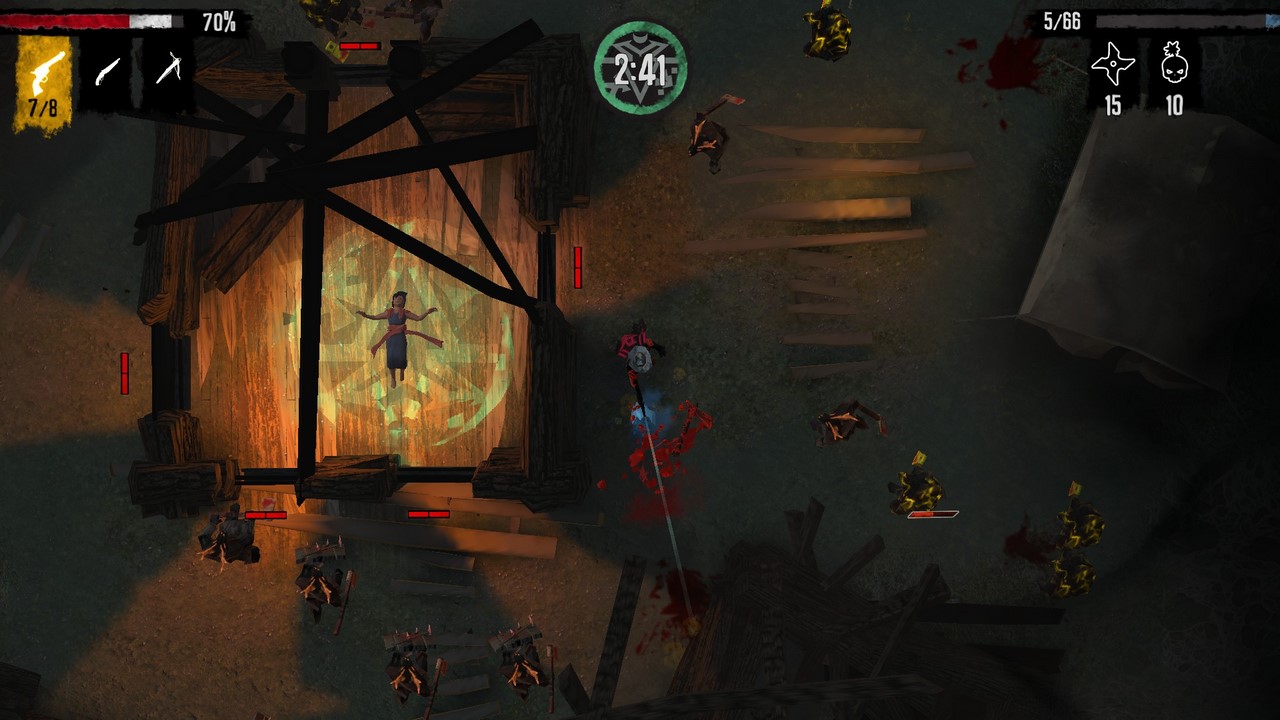Equip the crossbow weapon slot
Screen dimensions: 1280x720
[x=168, y=70]
